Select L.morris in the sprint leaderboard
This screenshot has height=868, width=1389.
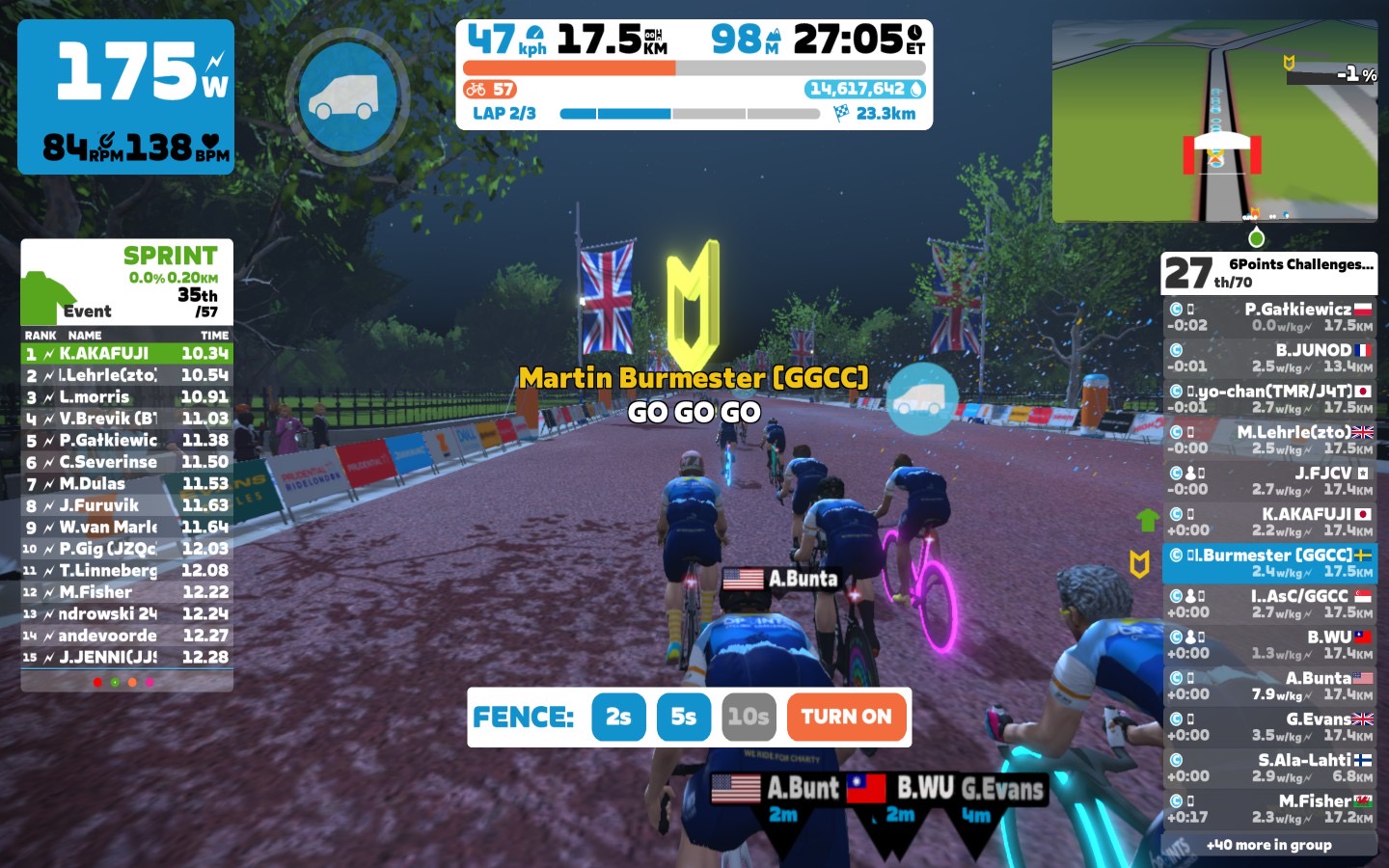(126, 396)
